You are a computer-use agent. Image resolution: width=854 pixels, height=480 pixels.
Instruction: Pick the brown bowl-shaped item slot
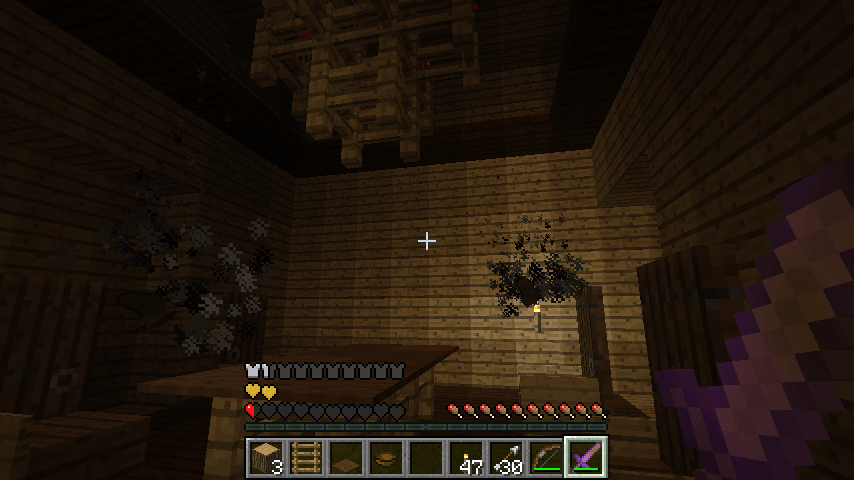386,458
